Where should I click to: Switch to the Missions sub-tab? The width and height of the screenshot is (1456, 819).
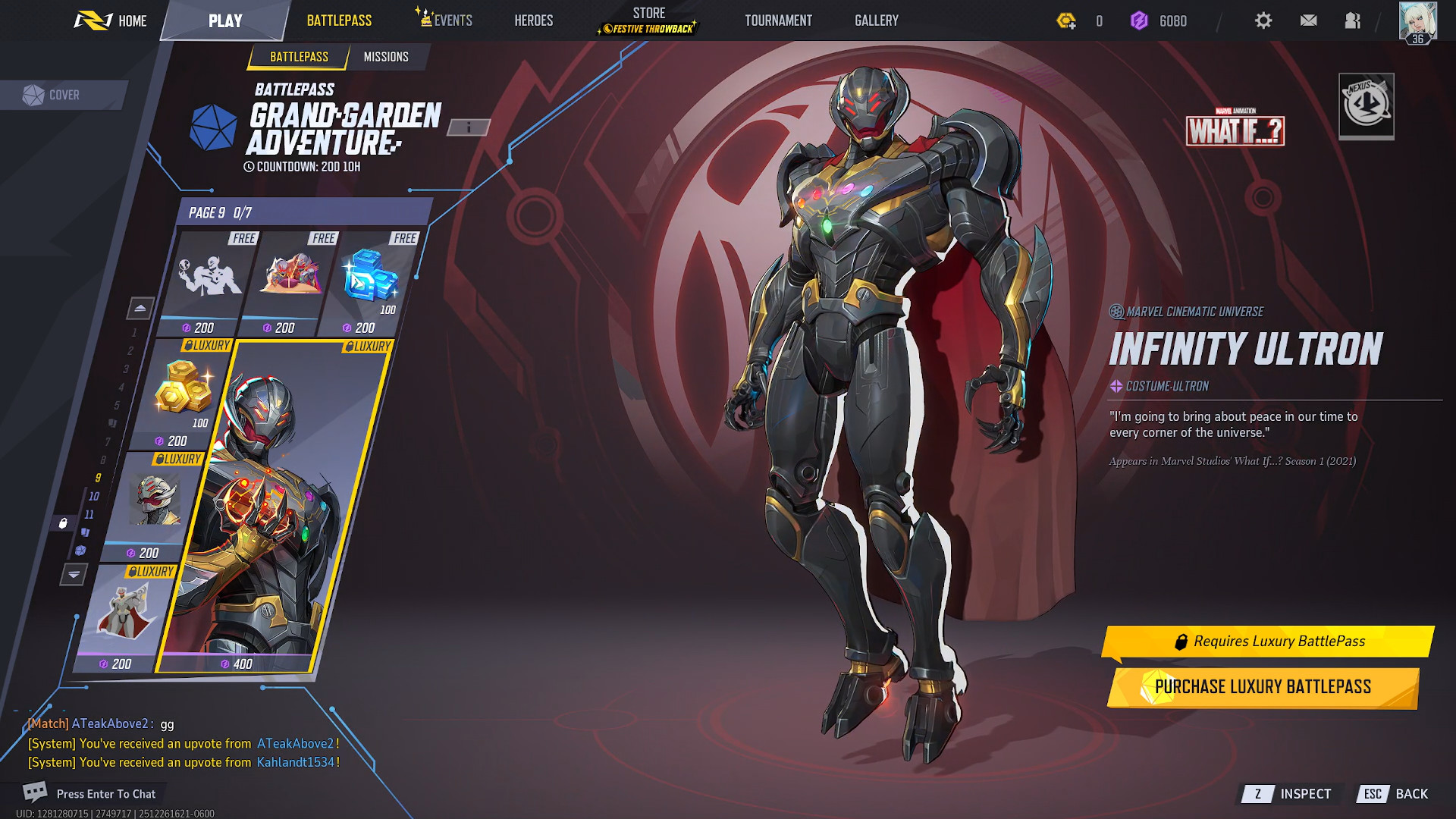point(386,57)
